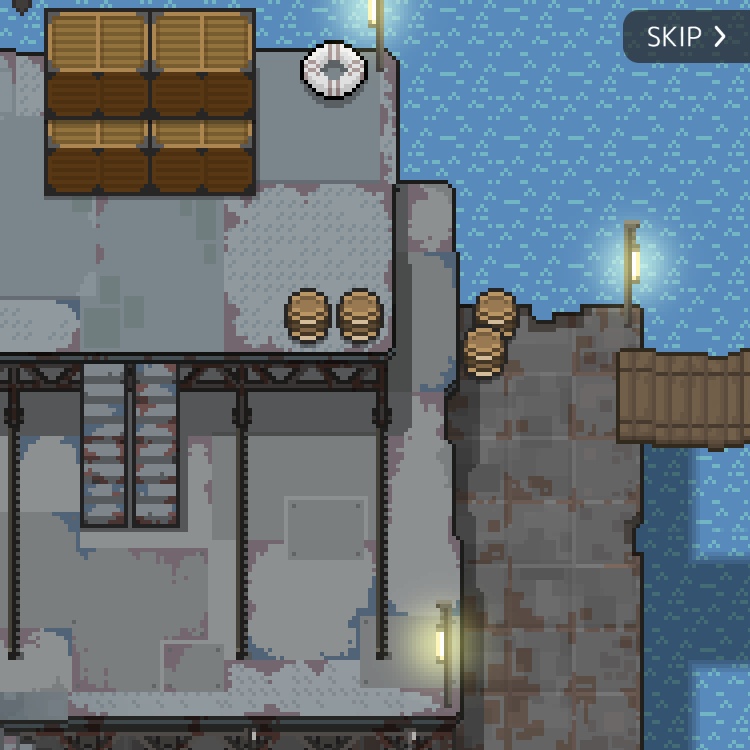Viewport: 750px width, 750px height.
Task: Skip the cutscene with the SKIP button
Action: click(686, 37)
